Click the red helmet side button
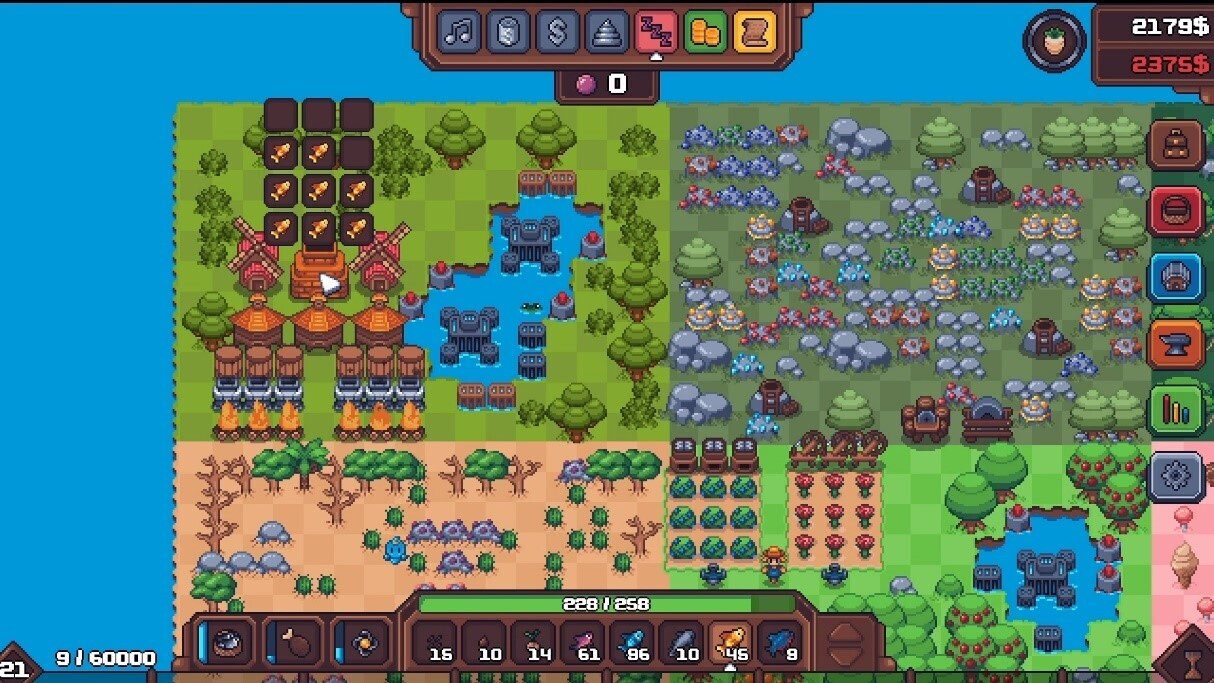The width and height of the screenshot is (1214, 683). (x=1176, y=212)
